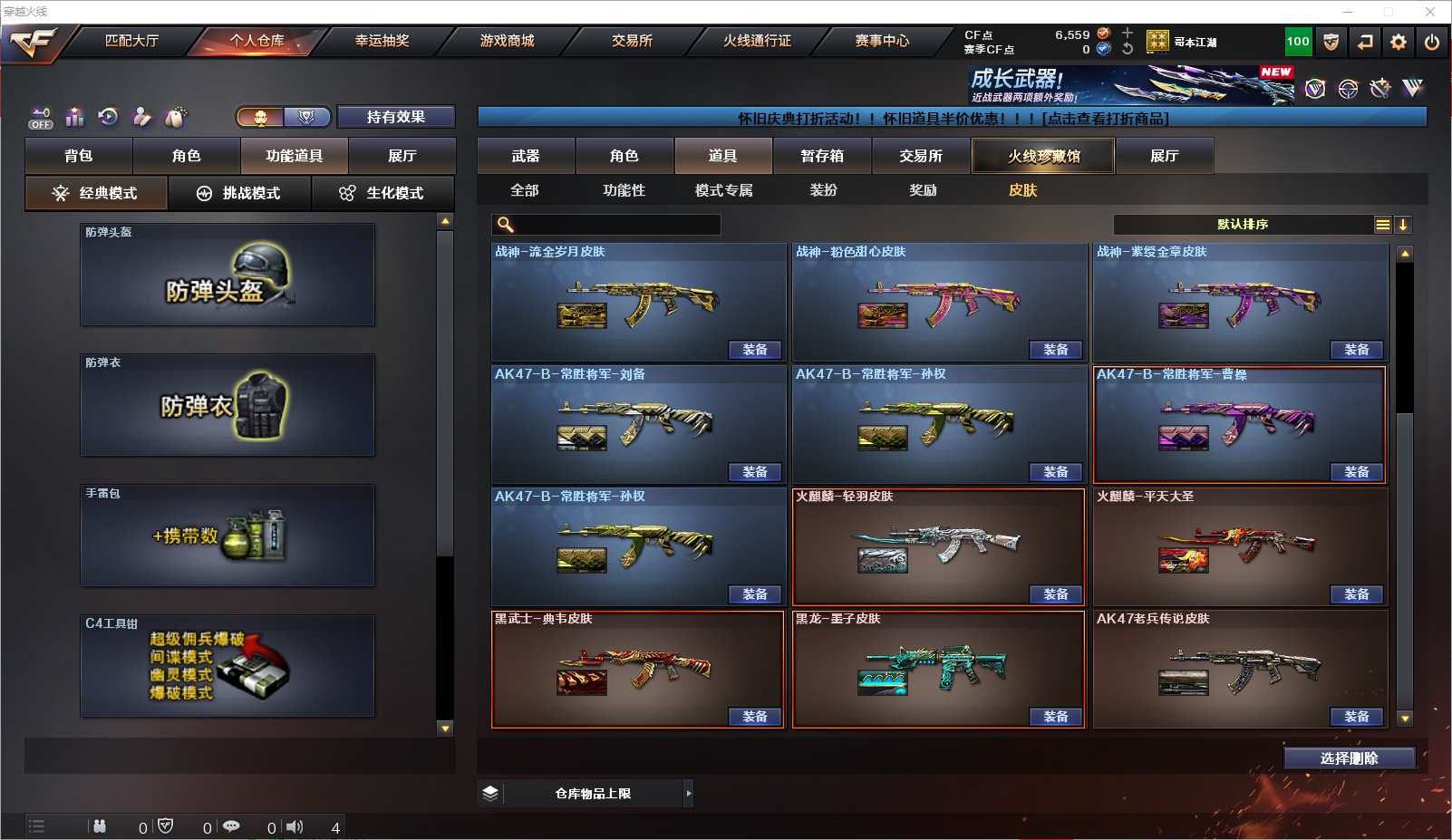1452x840 pixels.
Task: Select the 黑龙-墨子皮肤 skin card
Action: pyautogui.click(x=938, y=669)
